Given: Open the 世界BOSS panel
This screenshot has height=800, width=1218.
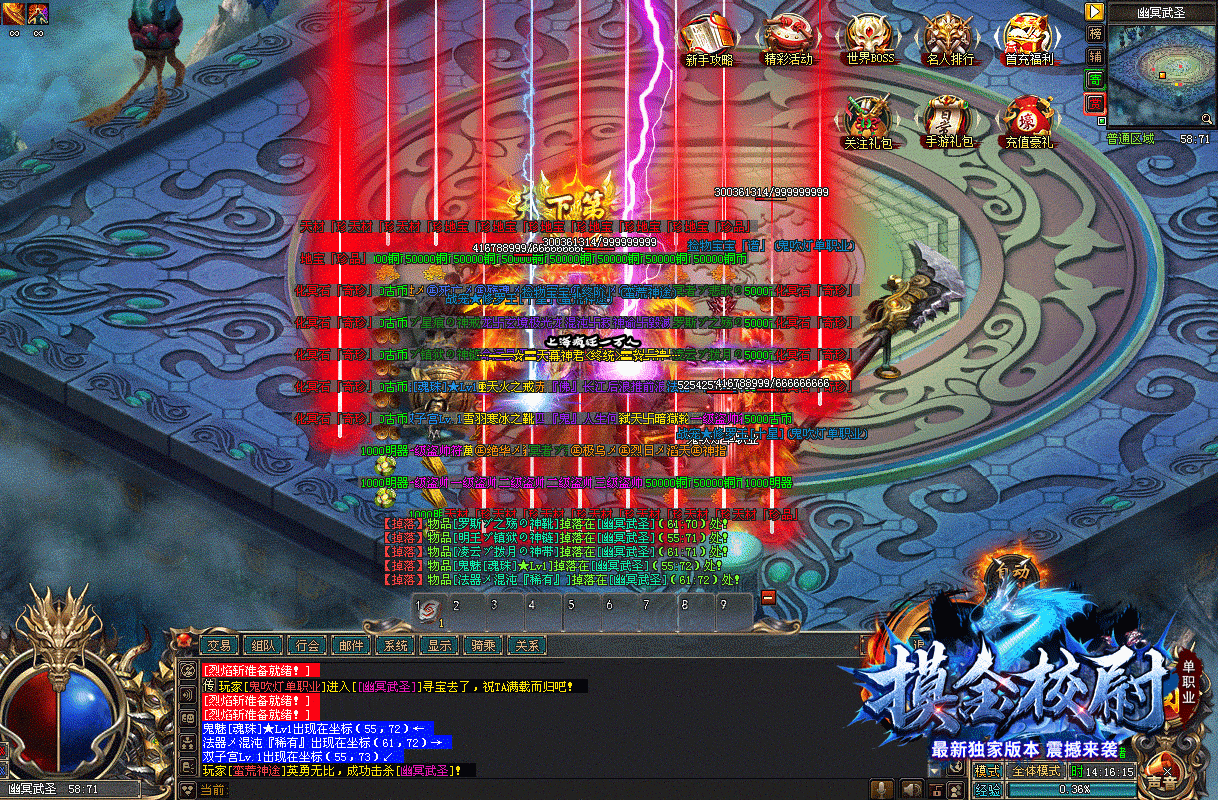Looking at the screenshot, I should [870, 39].
